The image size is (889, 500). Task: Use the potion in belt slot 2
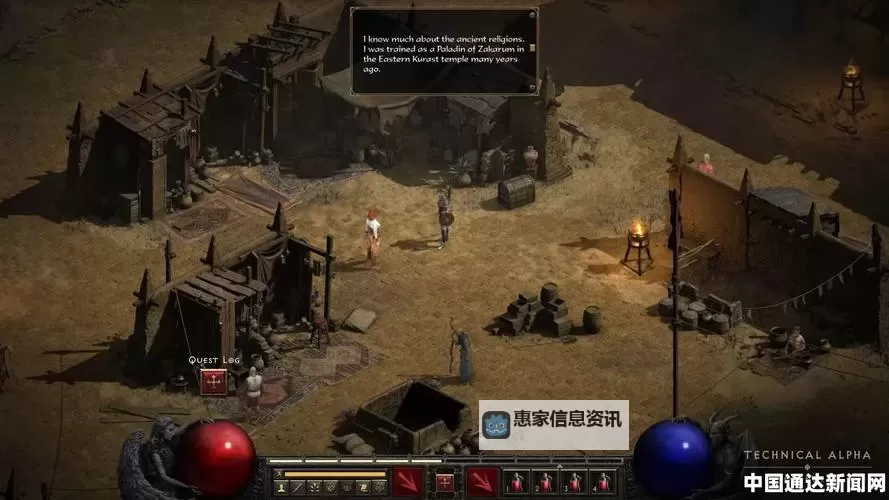pyautogui.click(x=545, y=482)
